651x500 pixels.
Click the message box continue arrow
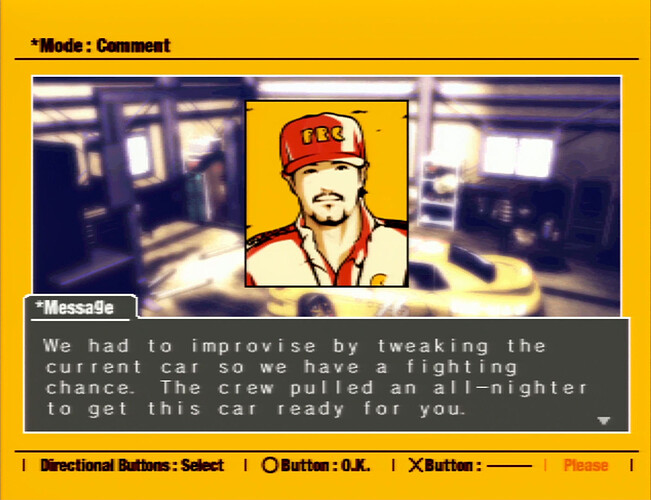pyautogui.click(x=603, y=421)
